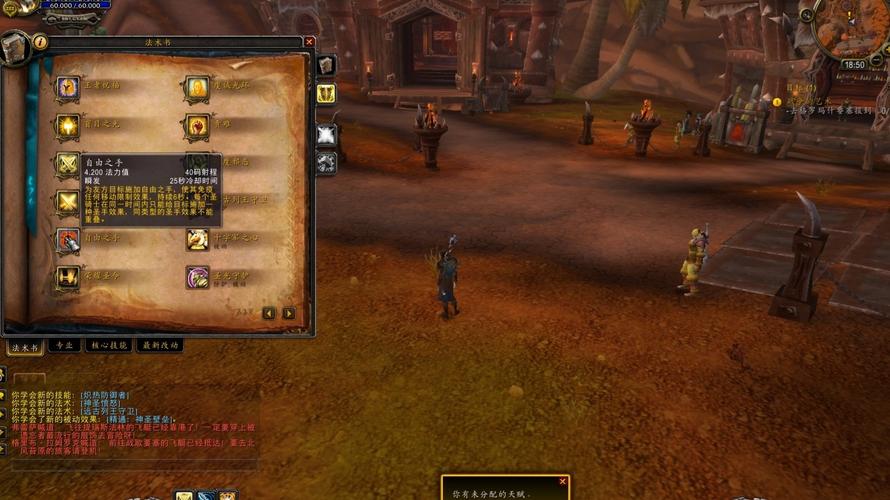Select the yellow-highlighted spellbook side tab
This screenshot has height=500, width=890.
point(326,93)
